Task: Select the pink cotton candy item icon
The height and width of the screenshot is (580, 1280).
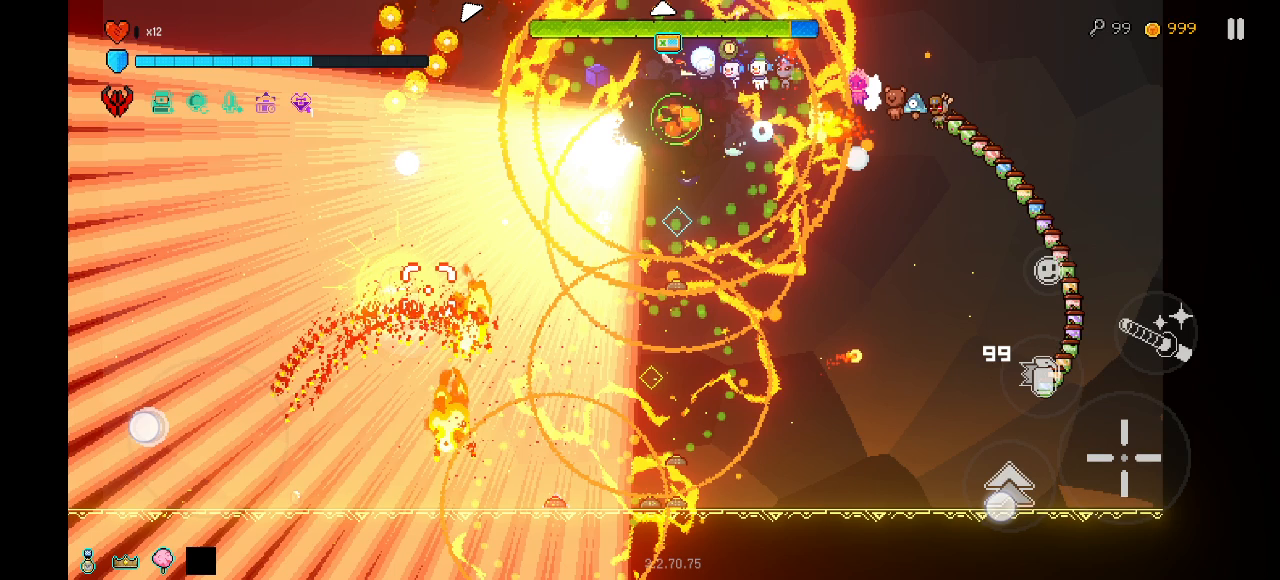Action: coord(162,560)
